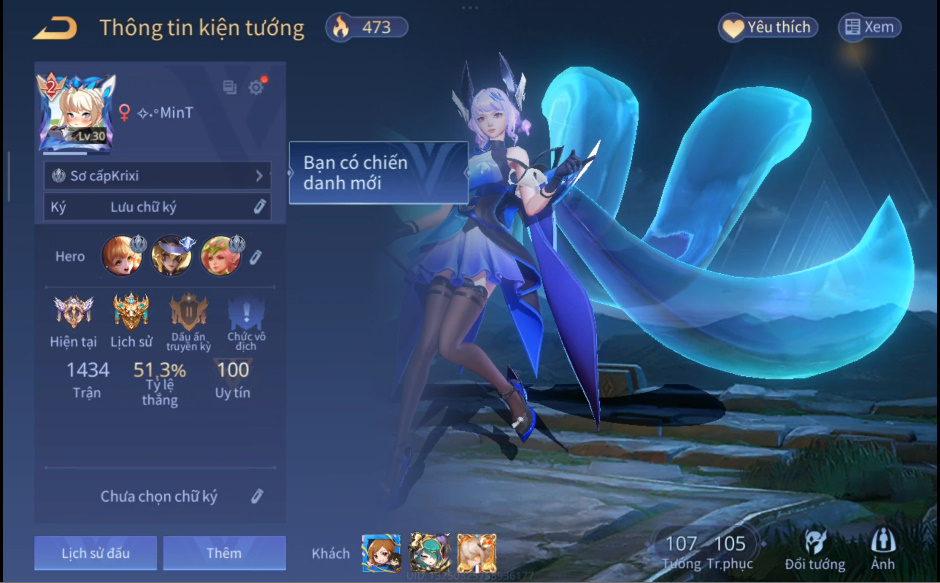Edit the Lưu chữ ký signature field
Screen dimensions: 940x583
tap(259, 207)
